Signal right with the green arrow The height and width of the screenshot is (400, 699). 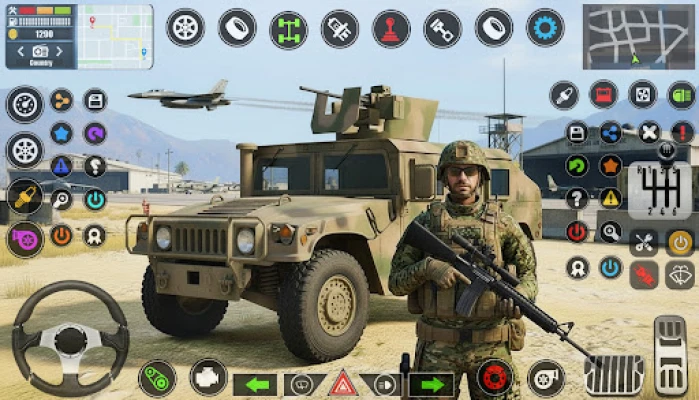click(x=431, y=384)
